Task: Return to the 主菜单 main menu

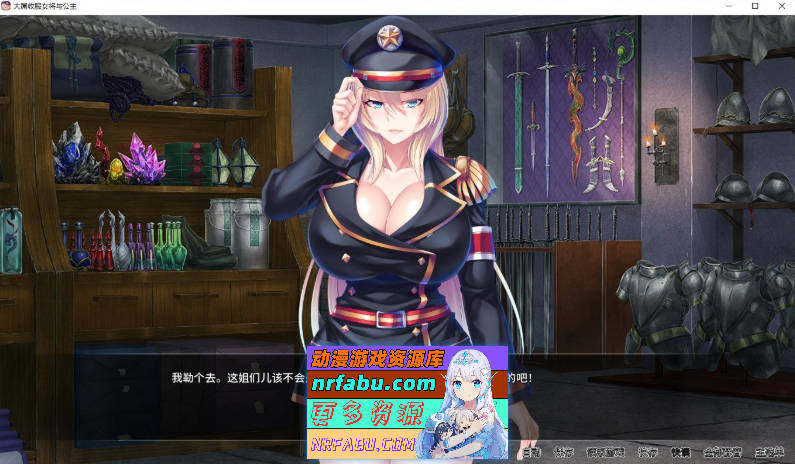Action: pos(770,452)
